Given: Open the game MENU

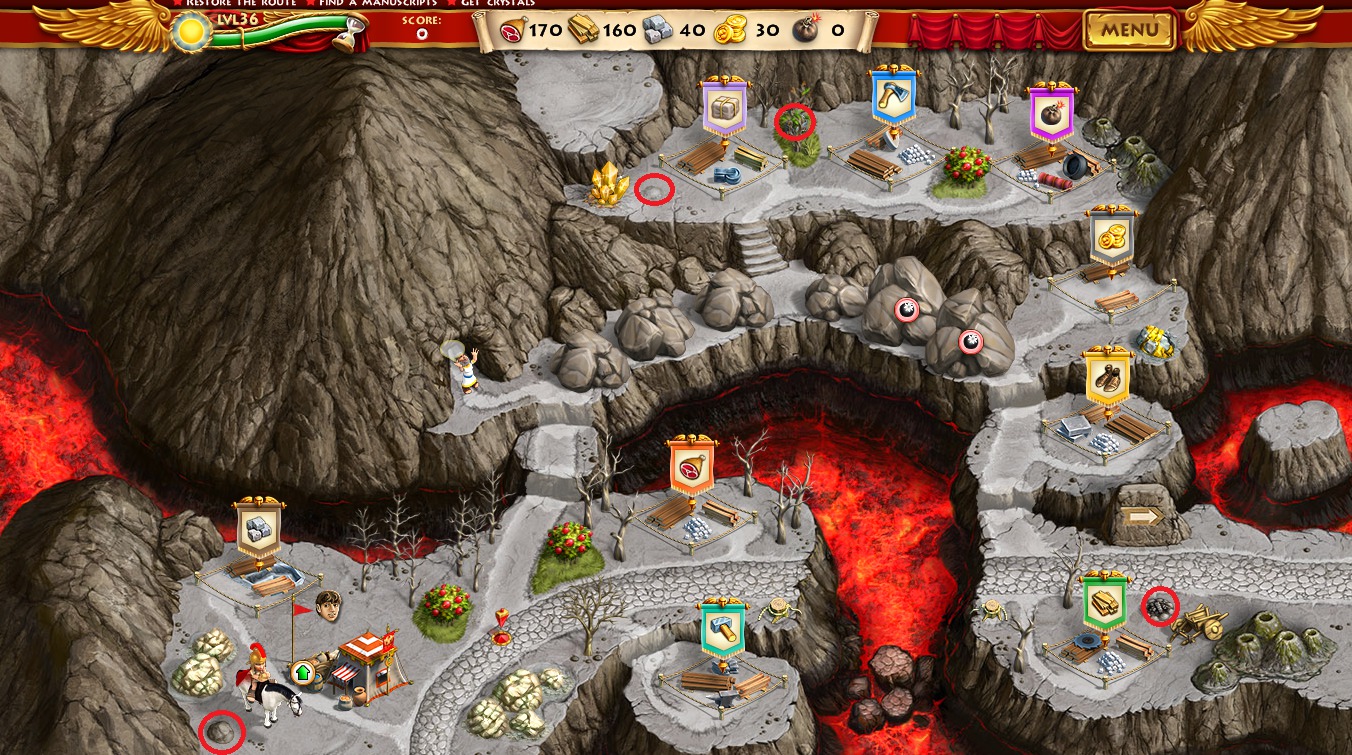Looking at the screenshot, I should tap(1129, 30).
